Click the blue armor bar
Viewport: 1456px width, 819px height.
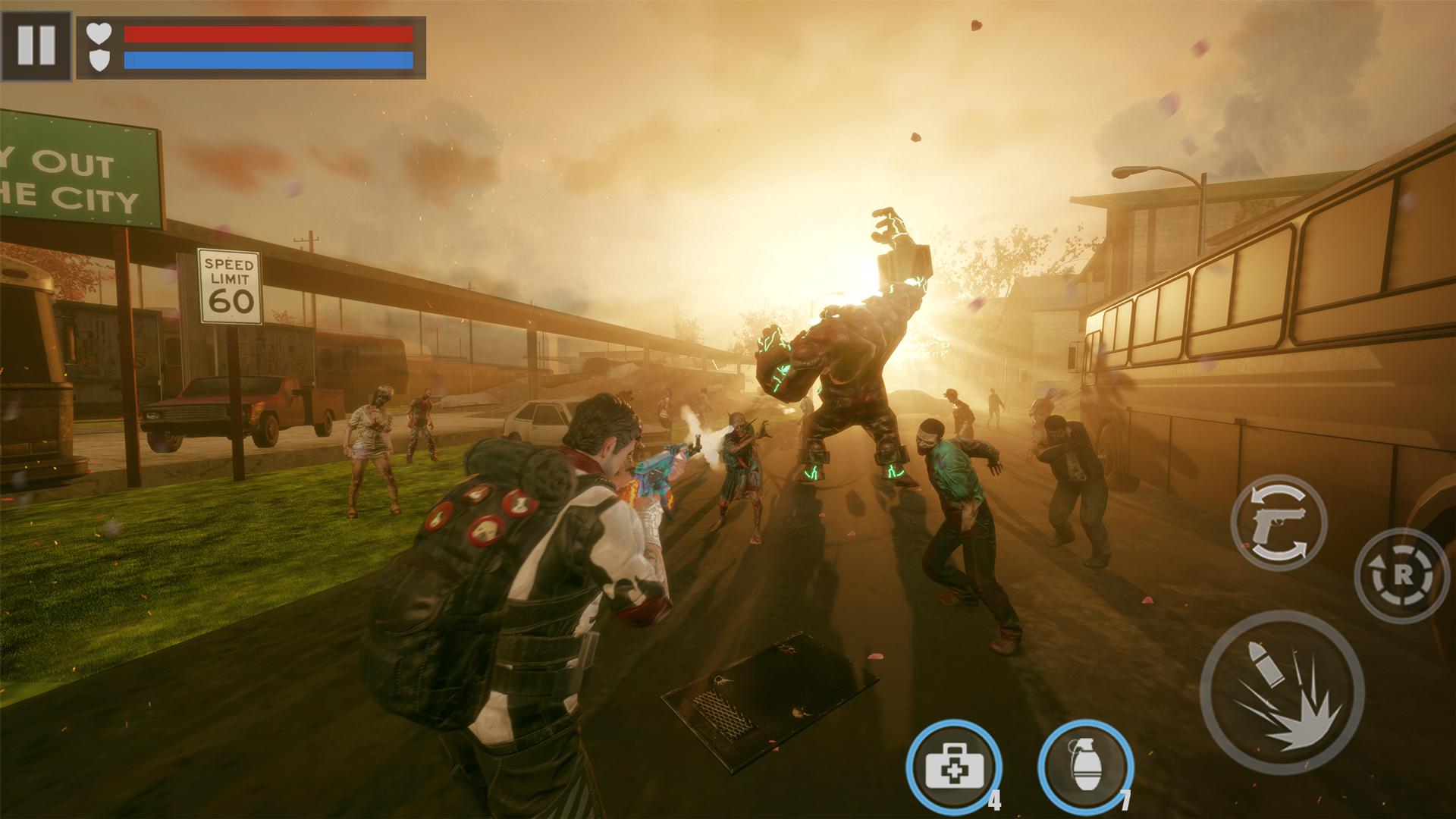[269, 59]
